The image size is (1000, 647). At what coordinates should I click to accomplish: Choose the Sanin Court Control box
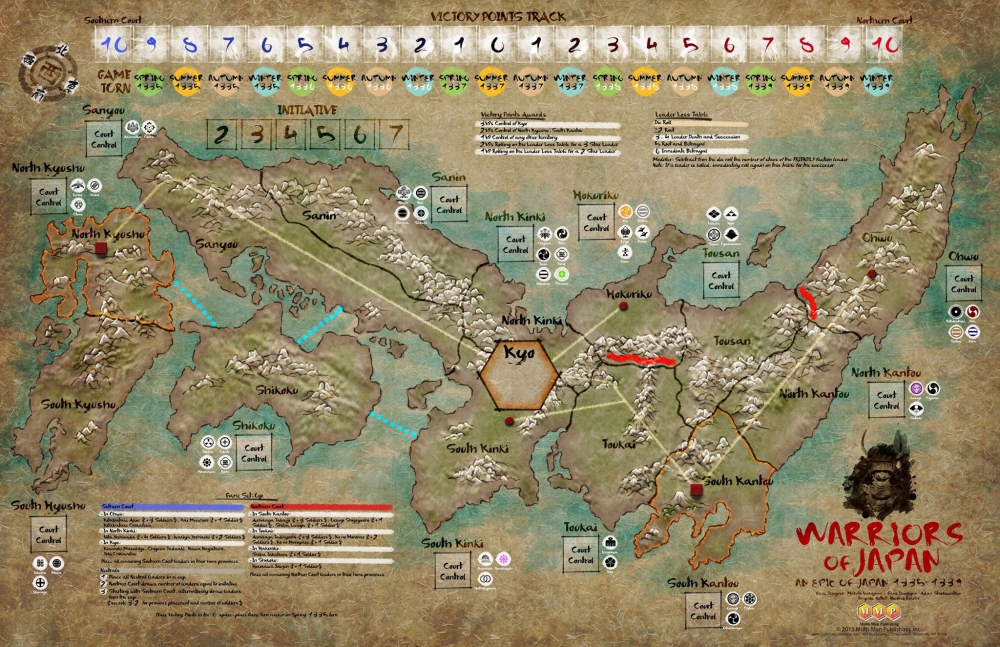[450, 203]
